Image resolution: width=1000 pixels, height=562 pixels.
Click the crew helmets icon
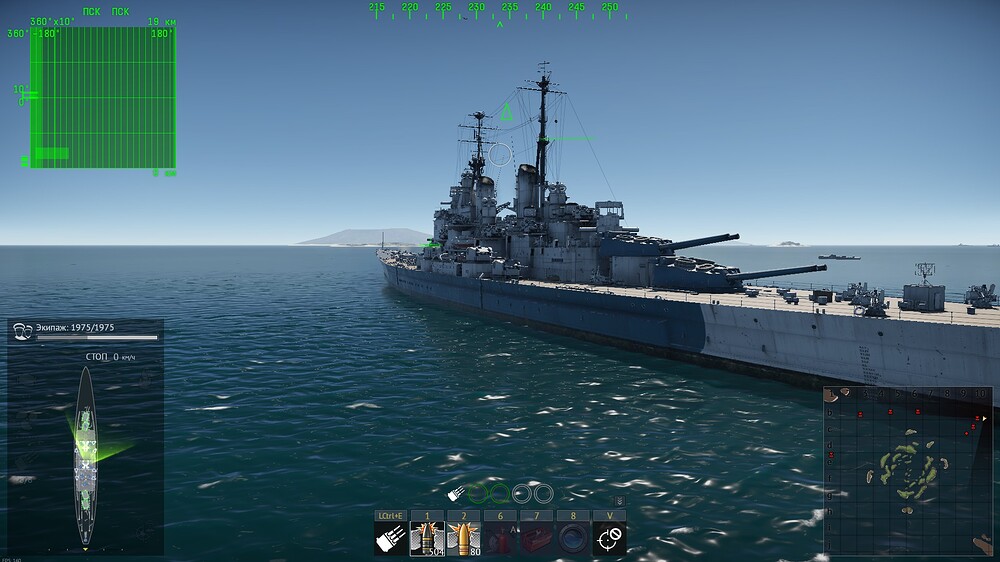tap(22, 328)
